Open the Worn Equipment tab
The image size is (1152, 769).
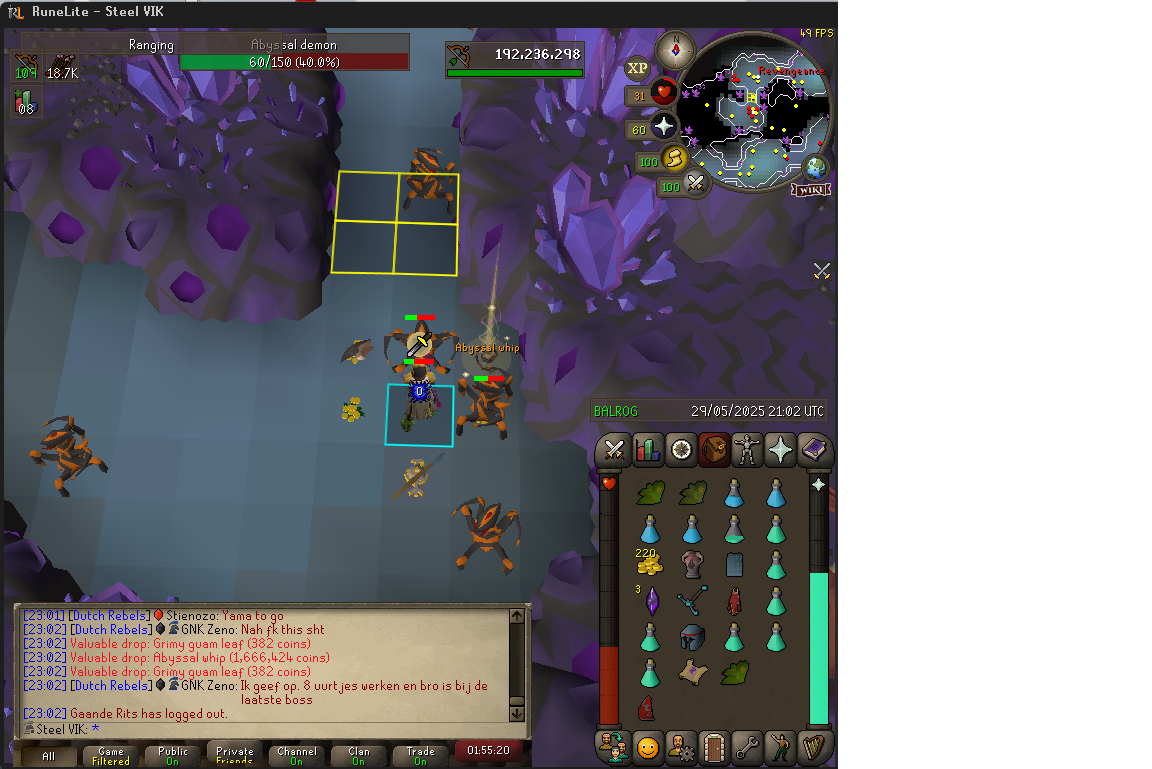[x=746, y=450]
